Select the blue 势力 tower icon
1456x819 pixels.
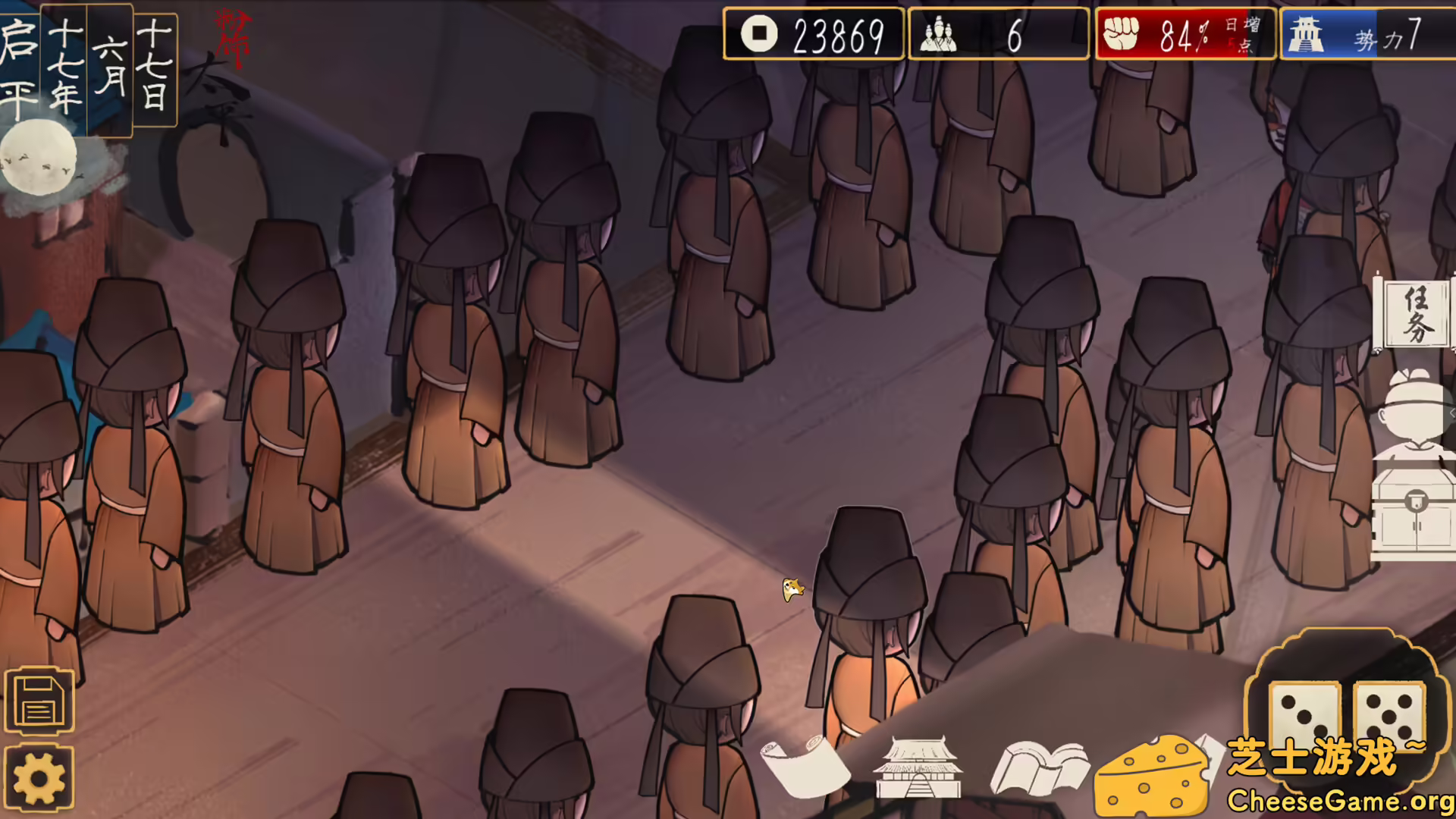pos(1308,33)
